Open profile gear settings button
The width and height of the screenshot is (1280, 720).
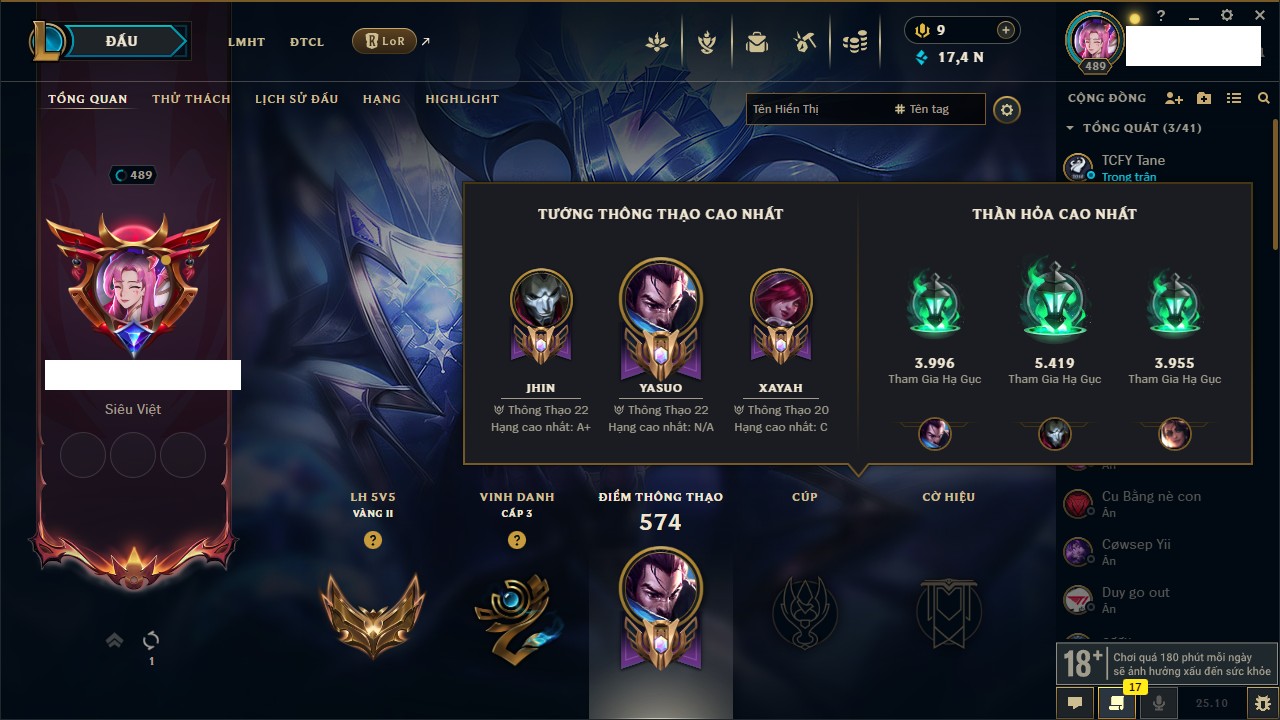pyautogui.click(x=1007, y=110)
